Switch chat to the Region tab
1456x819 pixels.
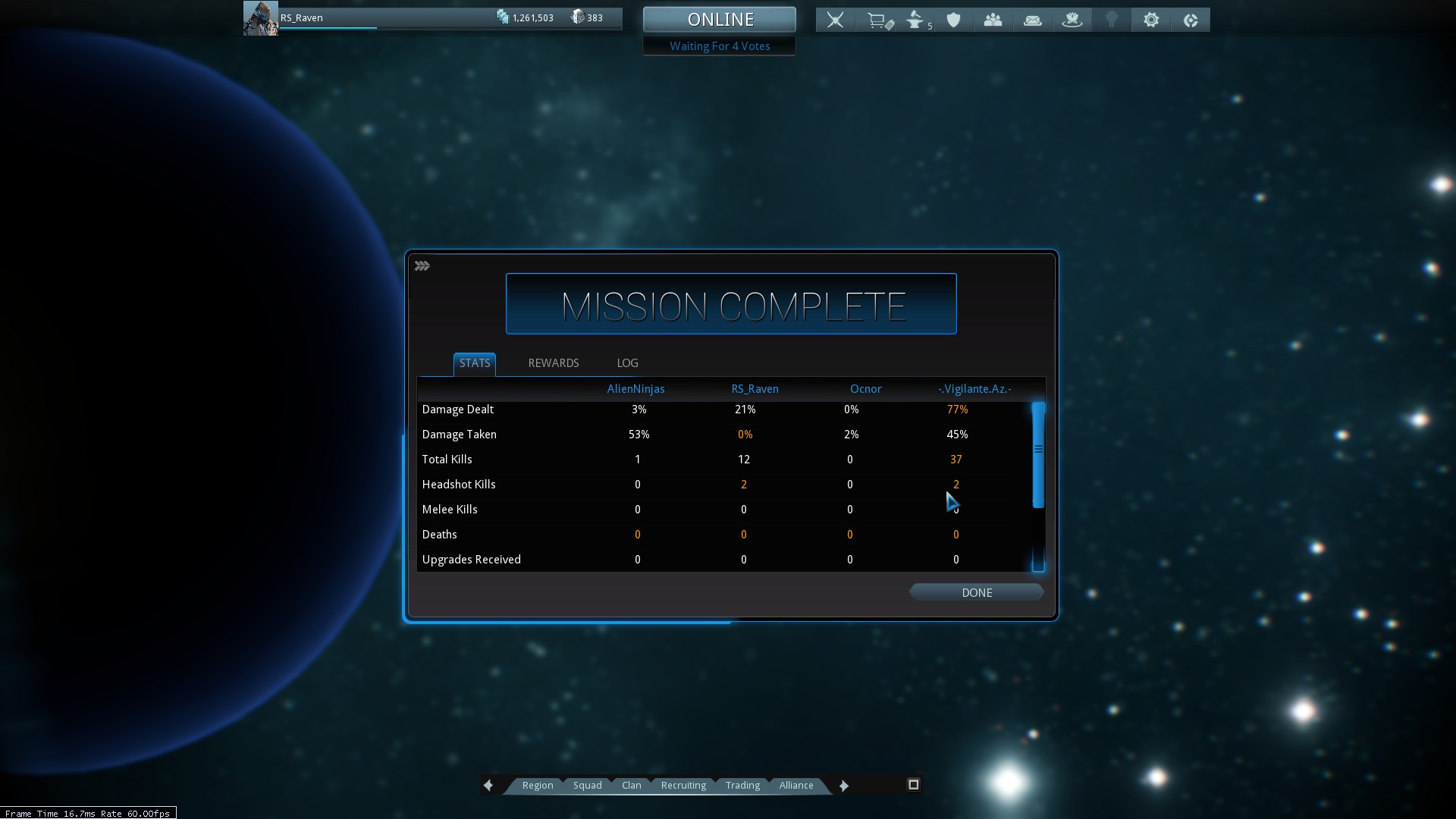pyautogui.click(x=537, y=786)
